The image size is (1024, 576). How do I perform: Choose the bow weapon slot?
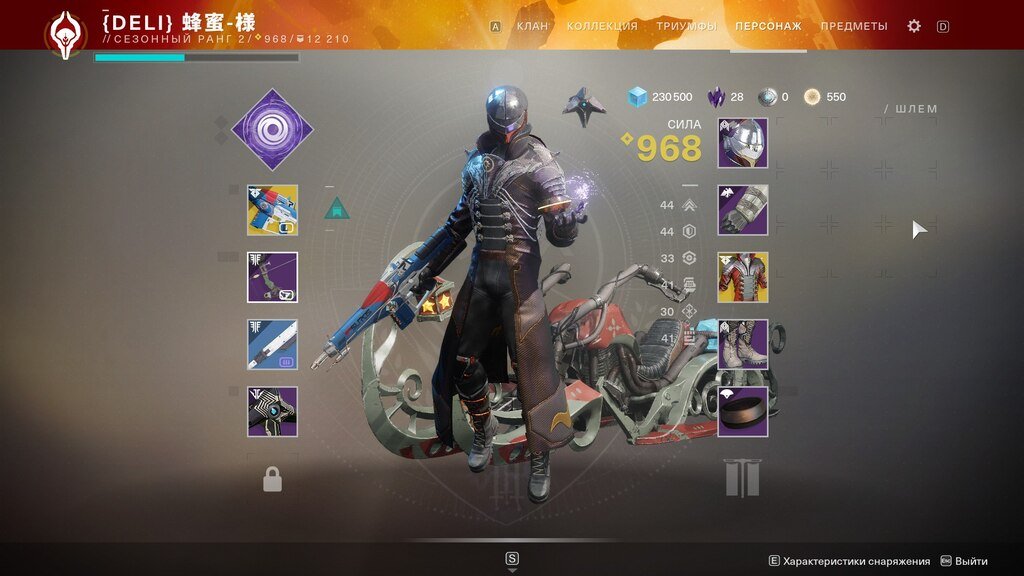tap(272, 277)
